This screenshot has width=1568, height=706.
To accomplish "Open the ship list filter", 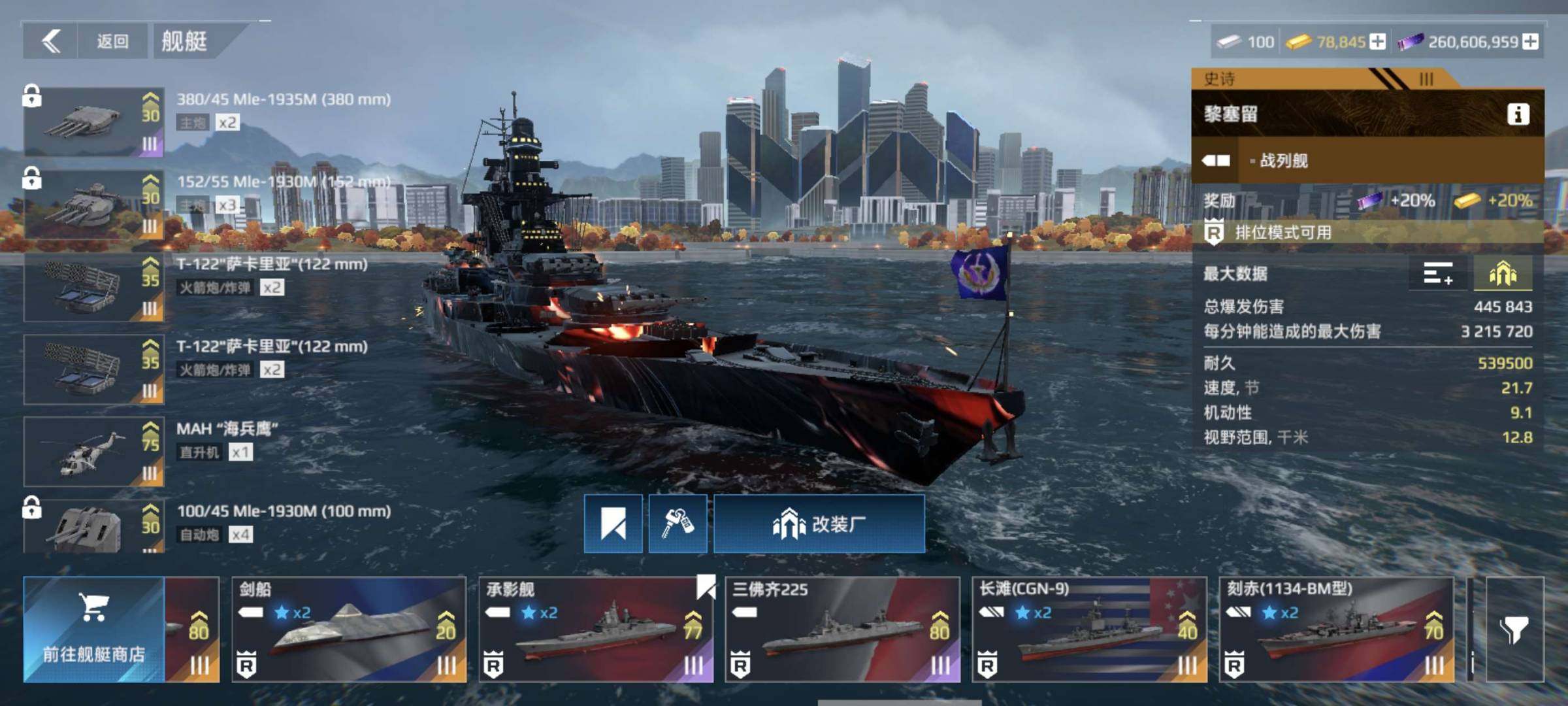I will [x=1514, y=630].
